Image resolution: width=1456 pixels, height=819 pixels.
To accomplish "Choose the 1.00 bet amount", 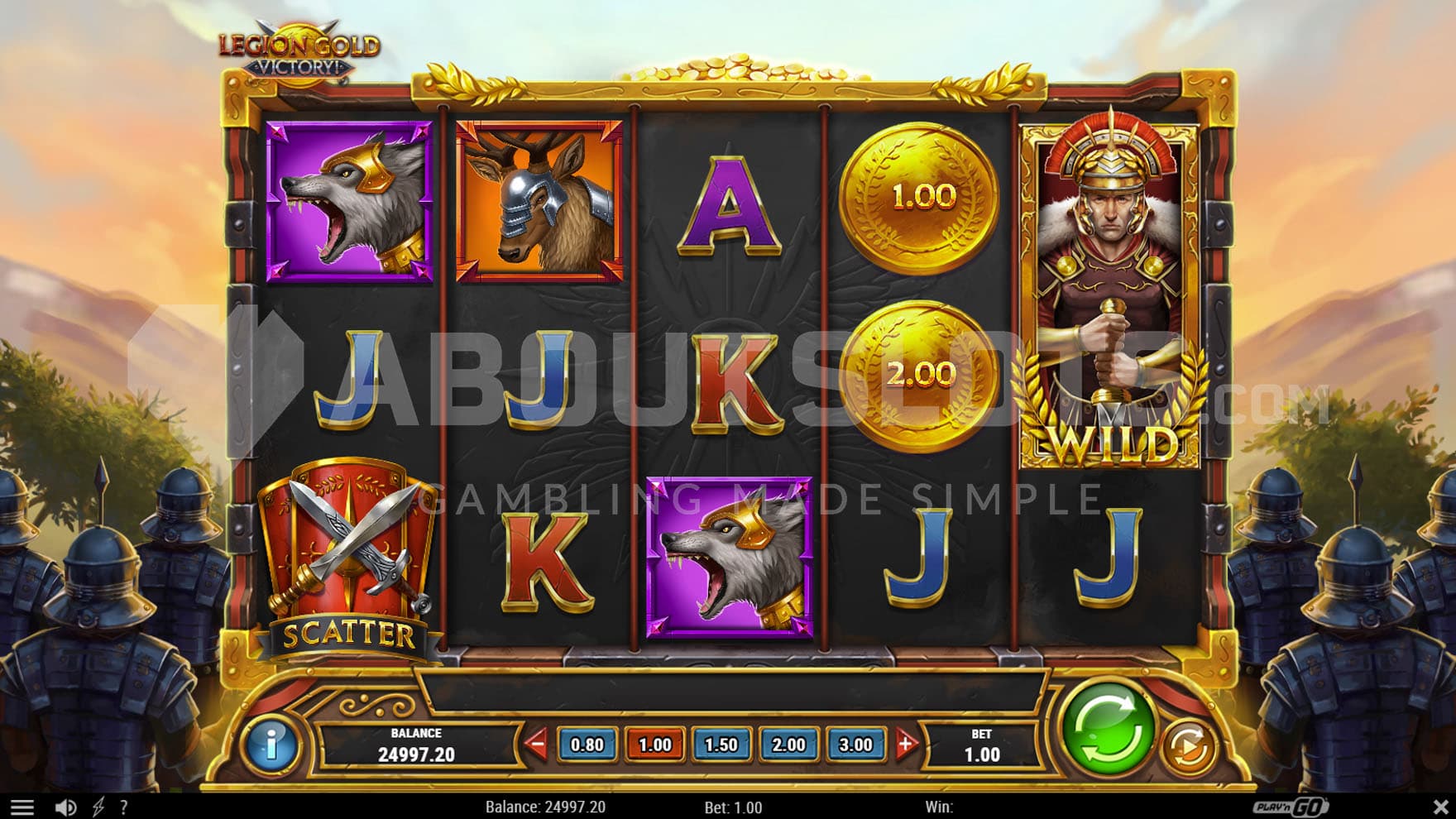I will click(654, 745).
